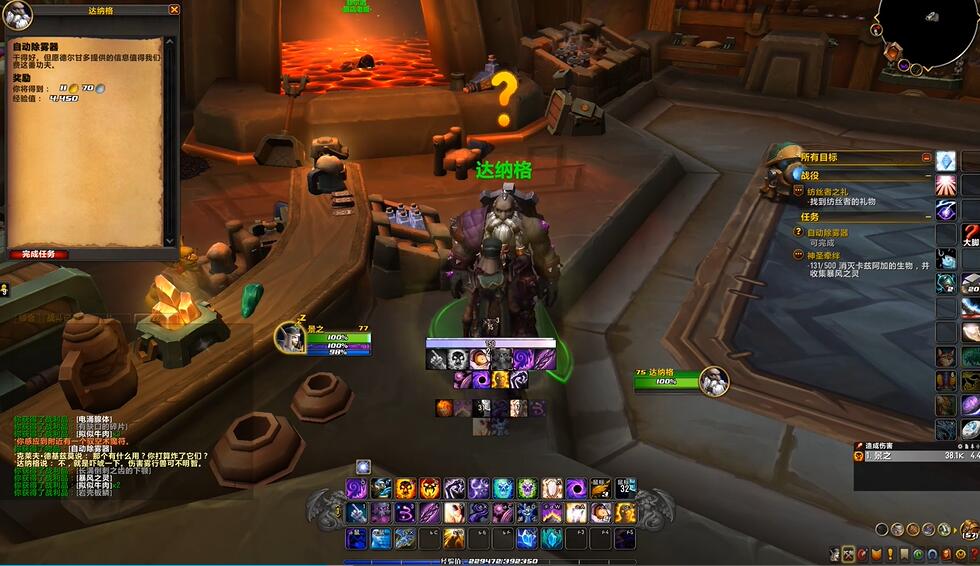Image resolution: width=980 pixels, height=566 pixels.
Task: Close the 达纳格 quest window
Action: [174, 10]
